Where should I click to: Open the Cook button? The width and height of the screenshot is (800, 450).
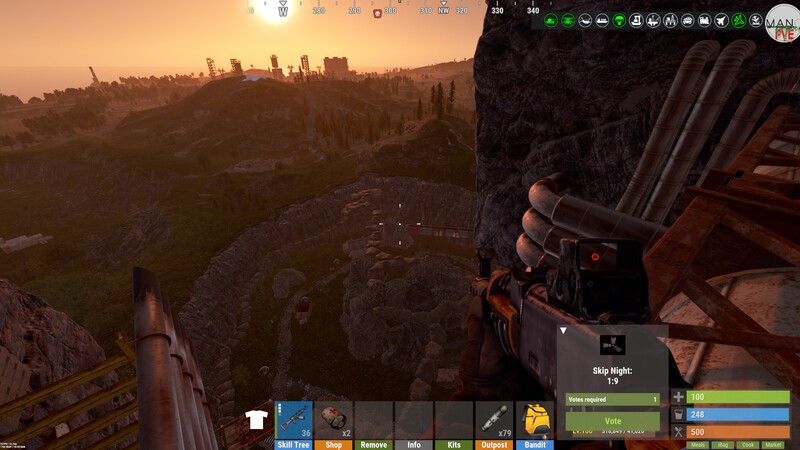[x=748, y=444]
